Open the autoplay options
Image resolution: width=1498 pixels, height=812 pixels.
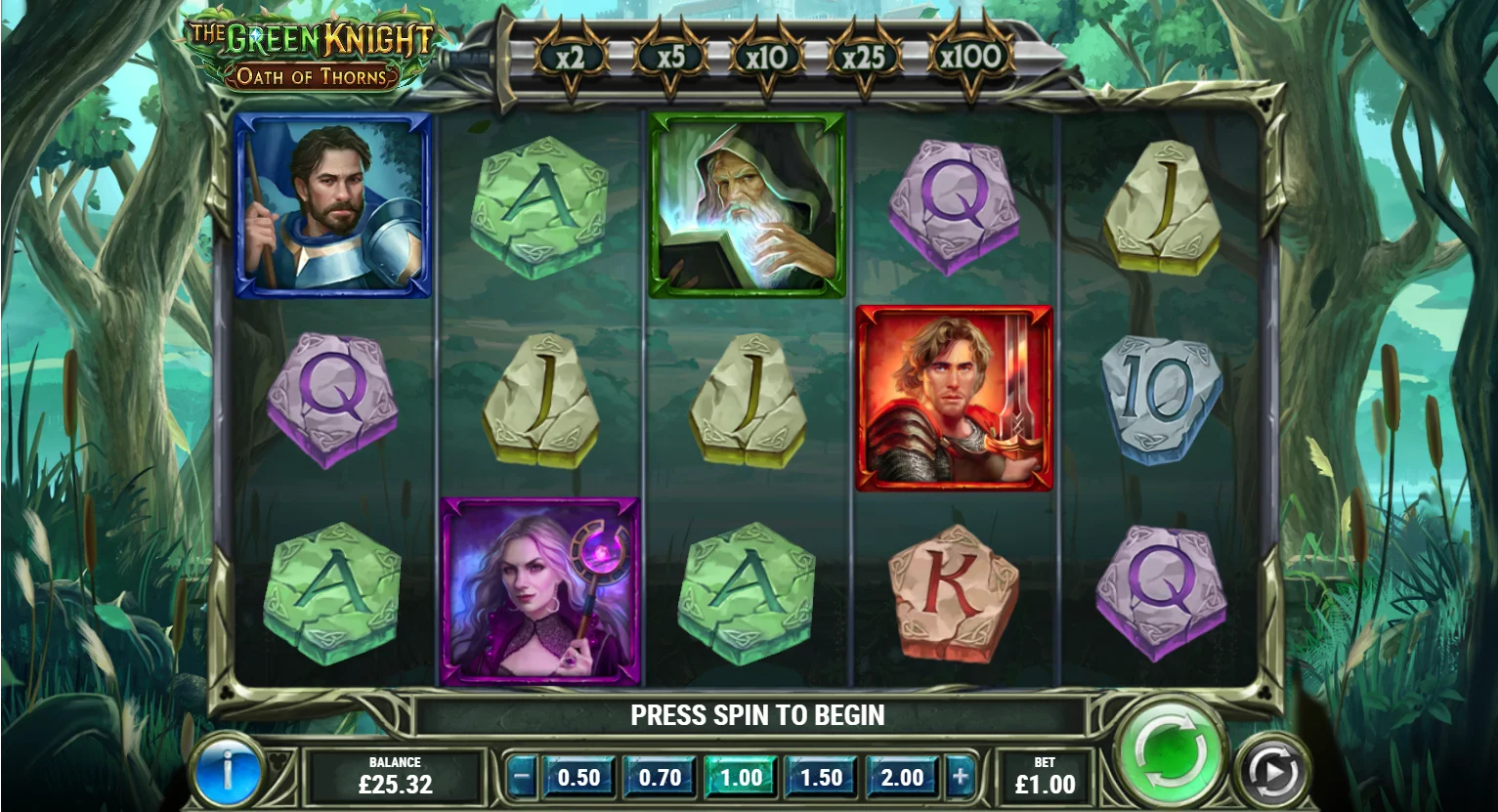1274,771
